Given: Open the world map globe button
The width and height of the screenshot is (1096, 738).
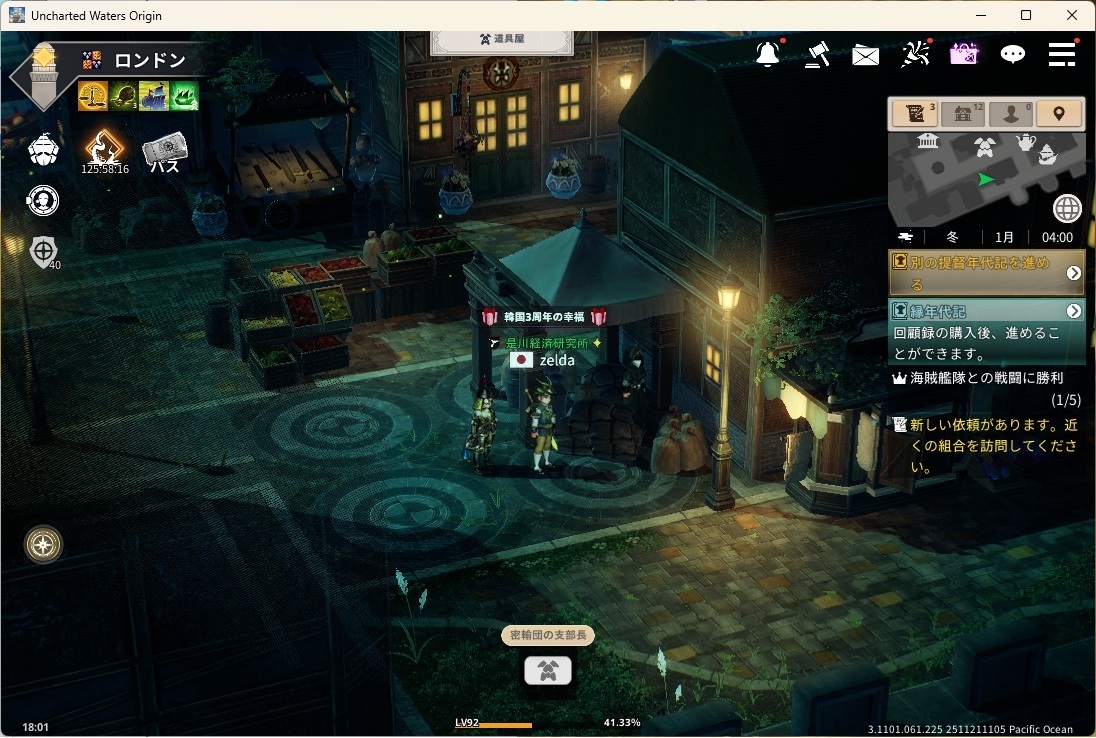Looking at the screenshot, I should tap(1067, 209).
